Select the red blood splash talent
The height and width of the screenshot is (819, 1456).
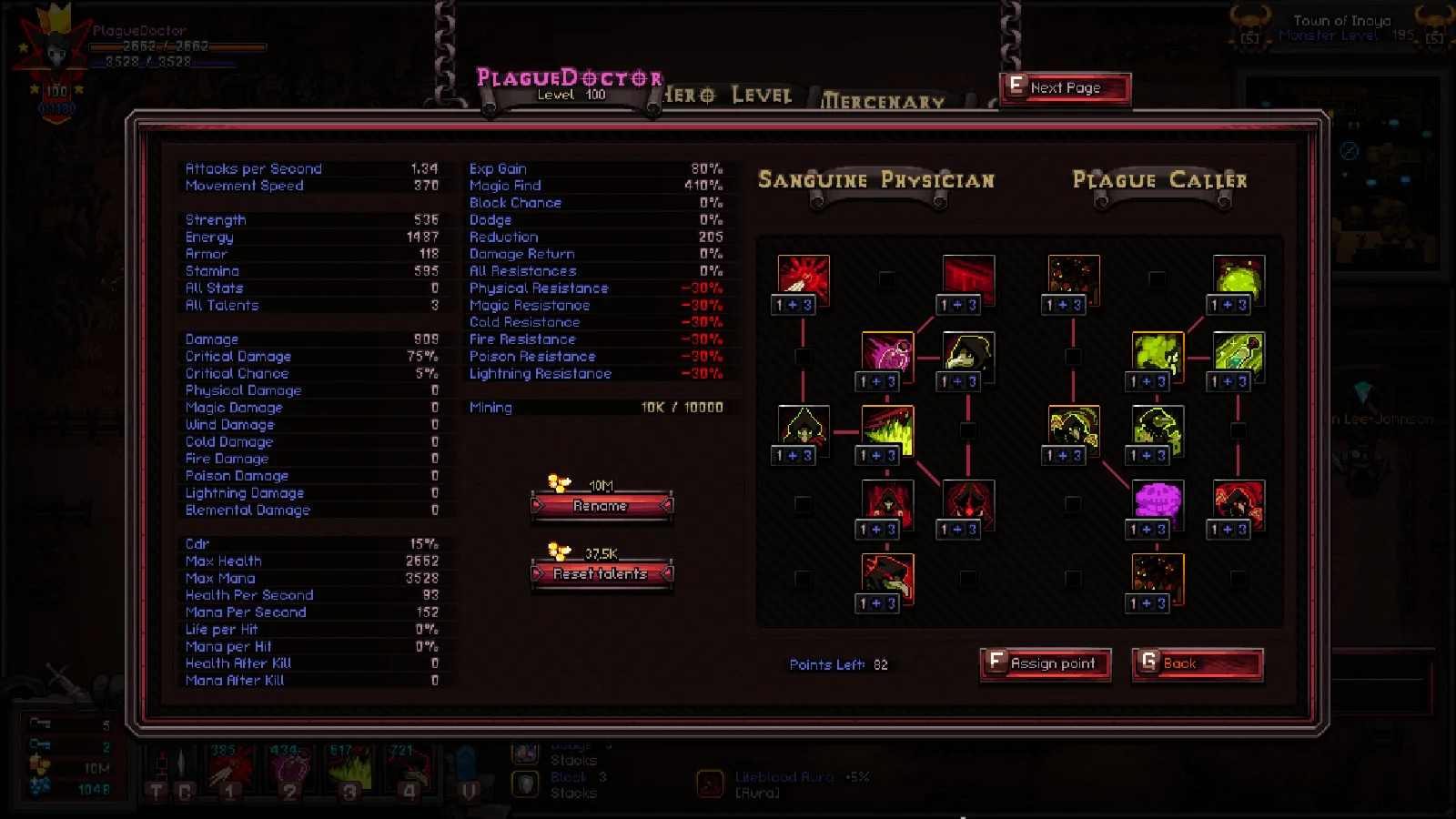click(803, 277)
